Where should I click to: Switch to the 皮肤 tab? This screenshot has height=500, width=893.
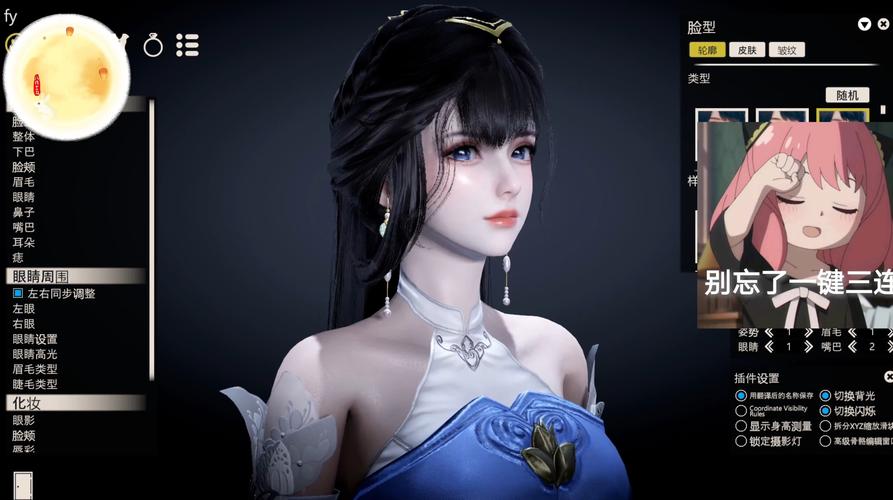(x=747, y=50)
